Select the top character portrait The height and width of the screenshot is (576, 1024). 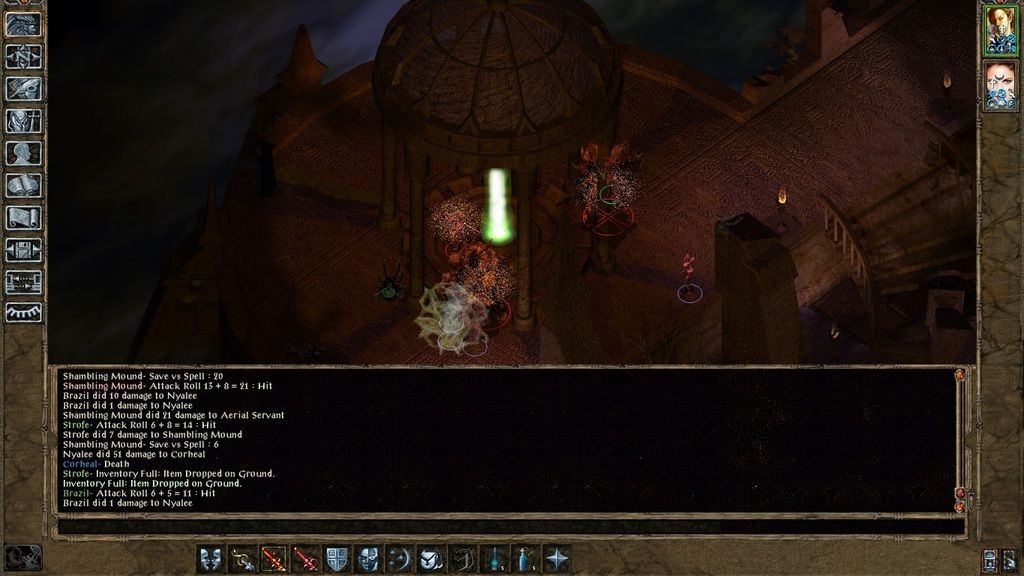[x=1000, y=28]
